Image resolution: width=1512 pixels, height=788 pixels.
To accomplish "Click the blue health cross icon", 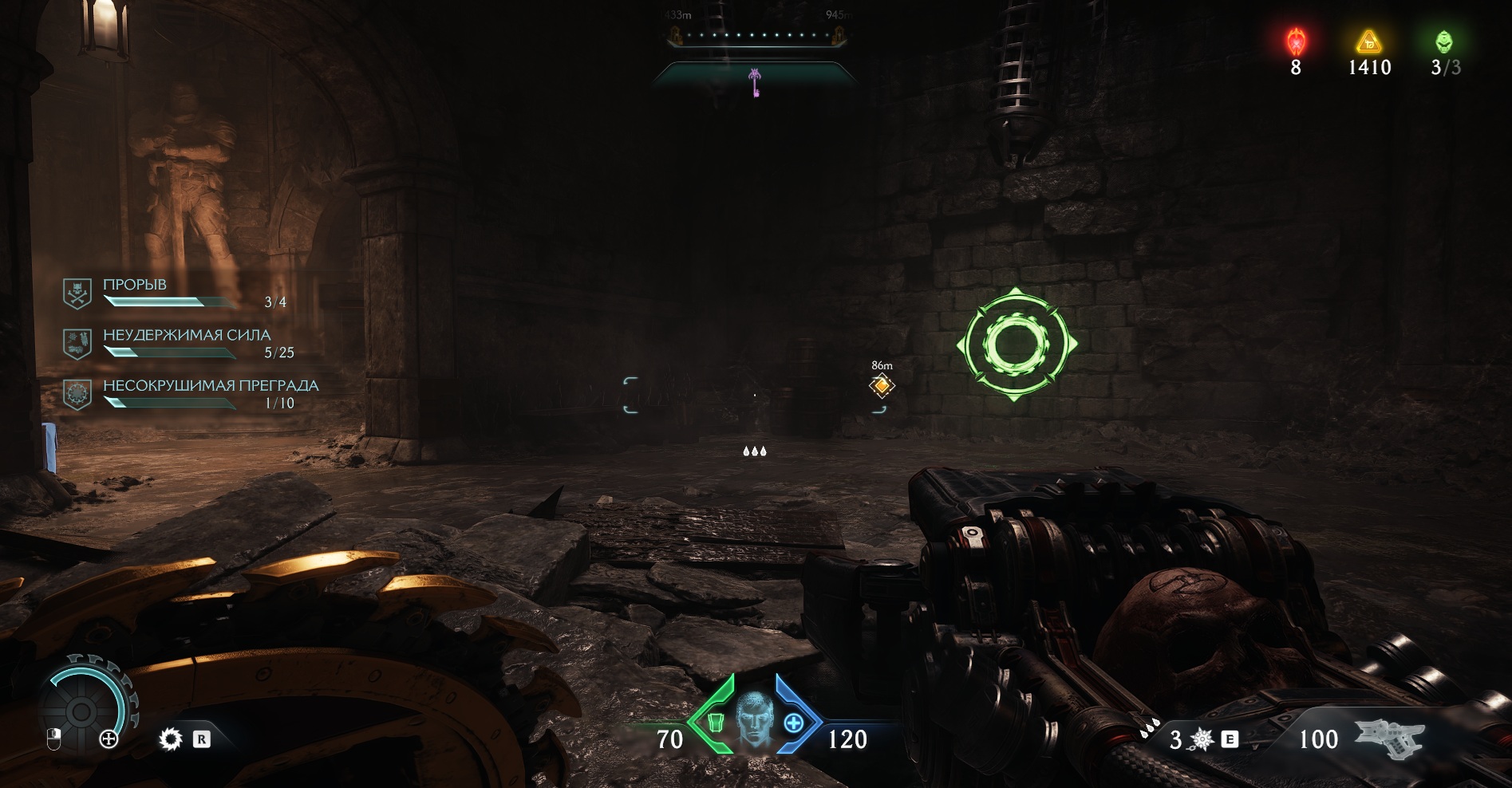I will 793,723.
